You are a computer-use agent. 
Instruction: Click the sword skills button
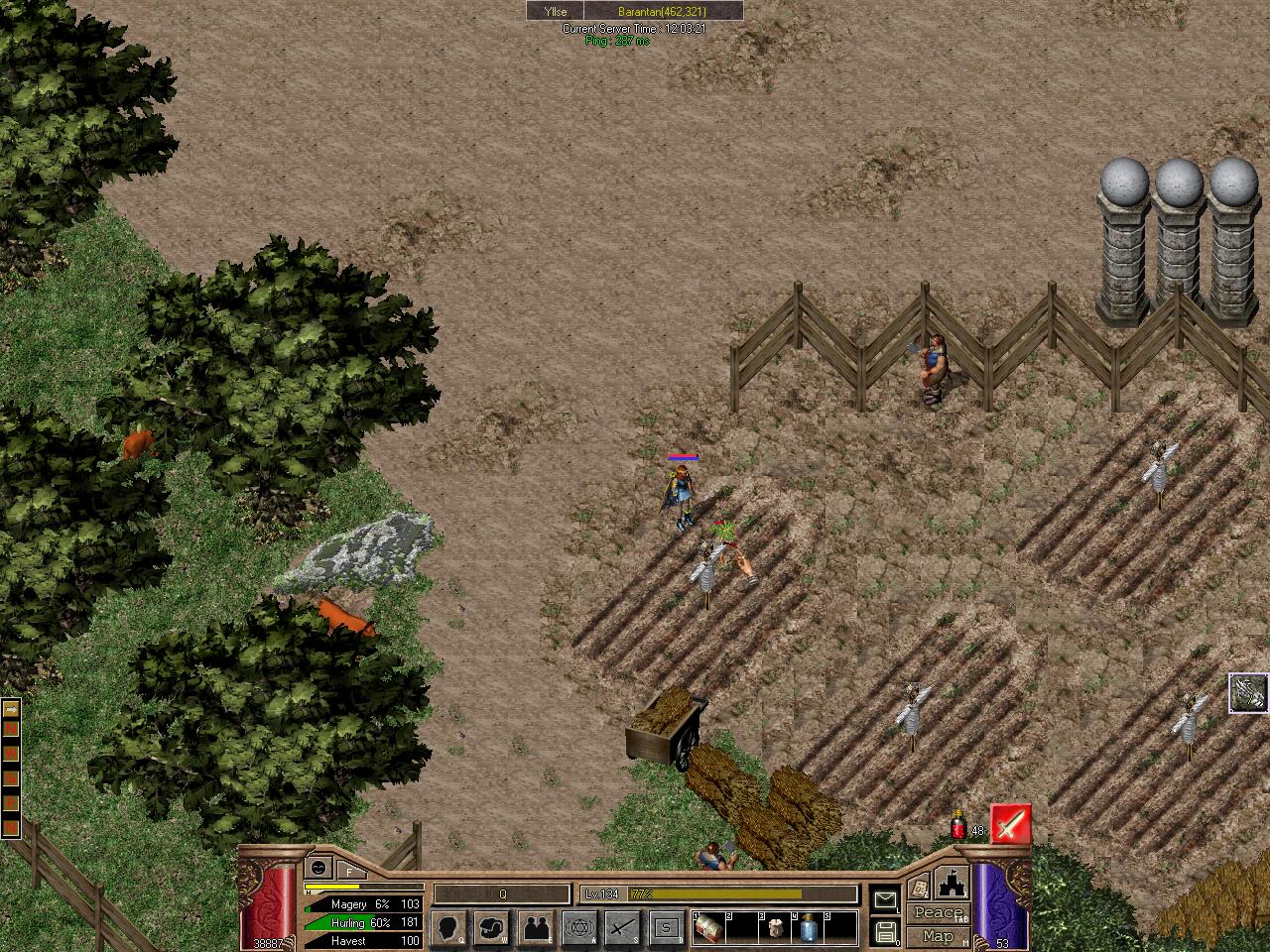click(622, 928)
